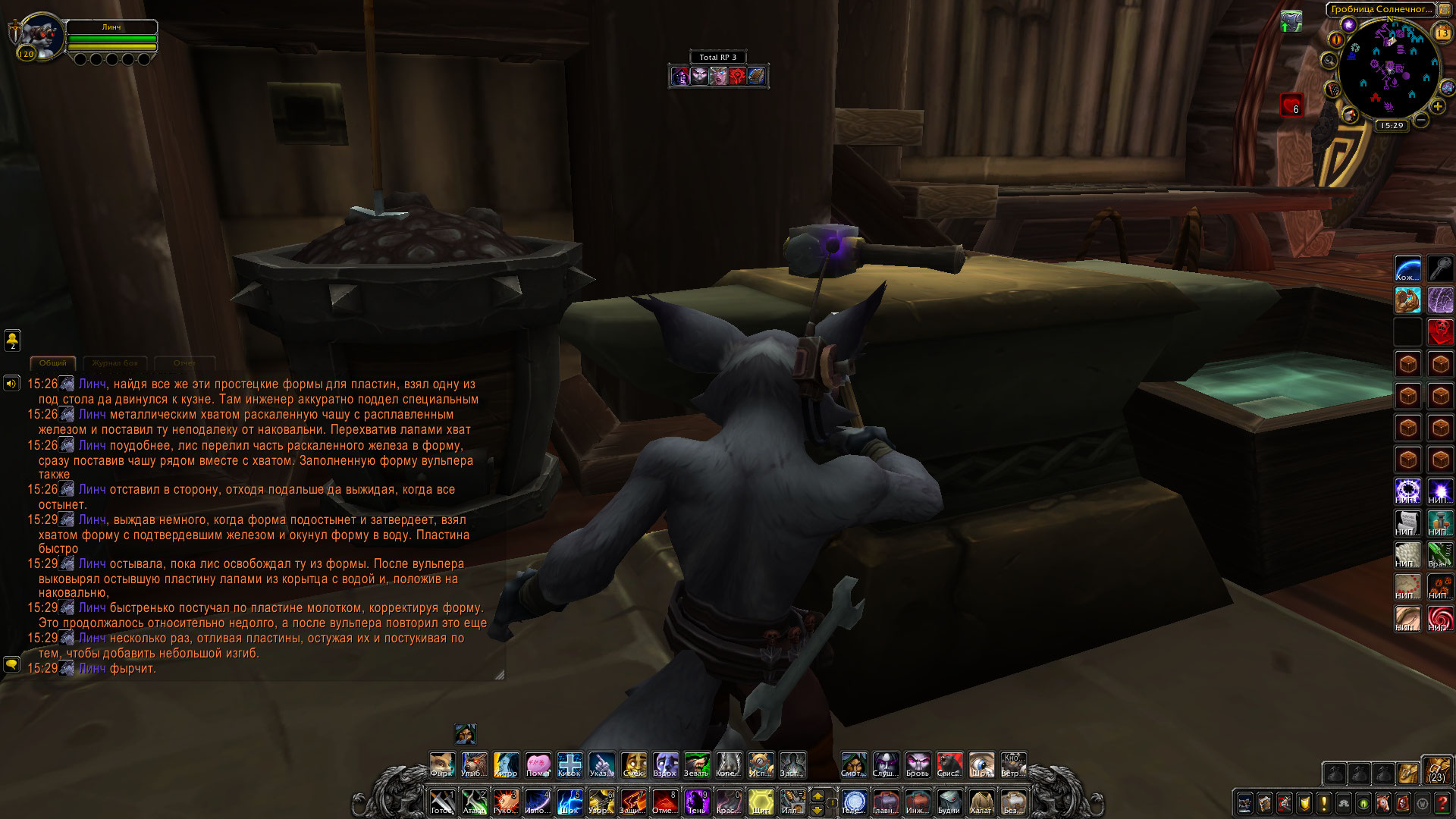The height and width of the screenshot is (819, 1456).
Task: Zoom in the minimap with the plus button
Action: click(1437, 107)
